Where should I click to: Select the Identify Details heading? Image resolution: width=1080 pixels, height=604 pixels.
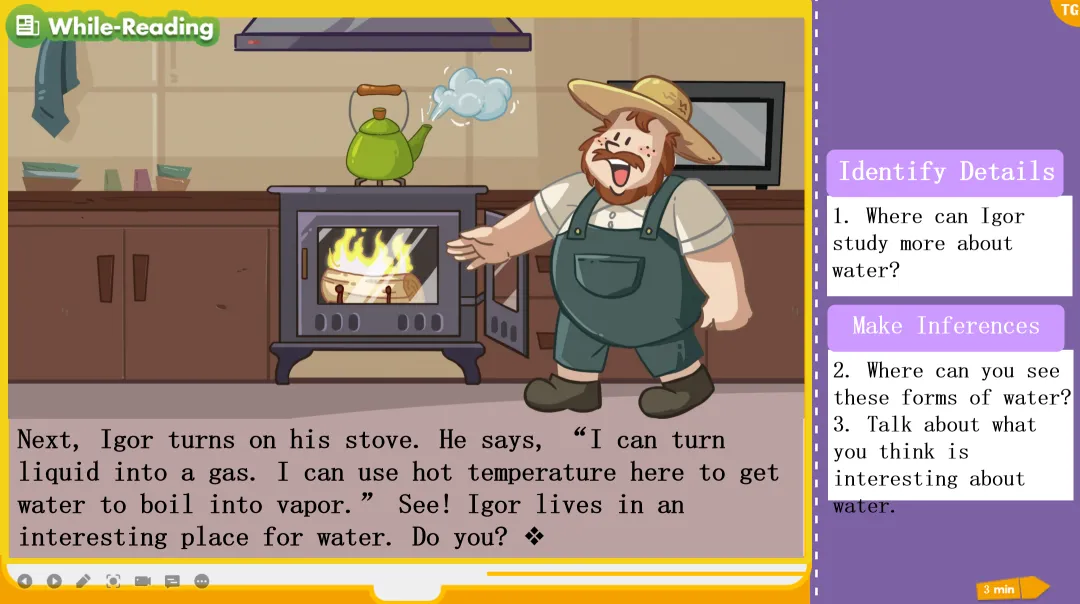(x=945, y=172)
